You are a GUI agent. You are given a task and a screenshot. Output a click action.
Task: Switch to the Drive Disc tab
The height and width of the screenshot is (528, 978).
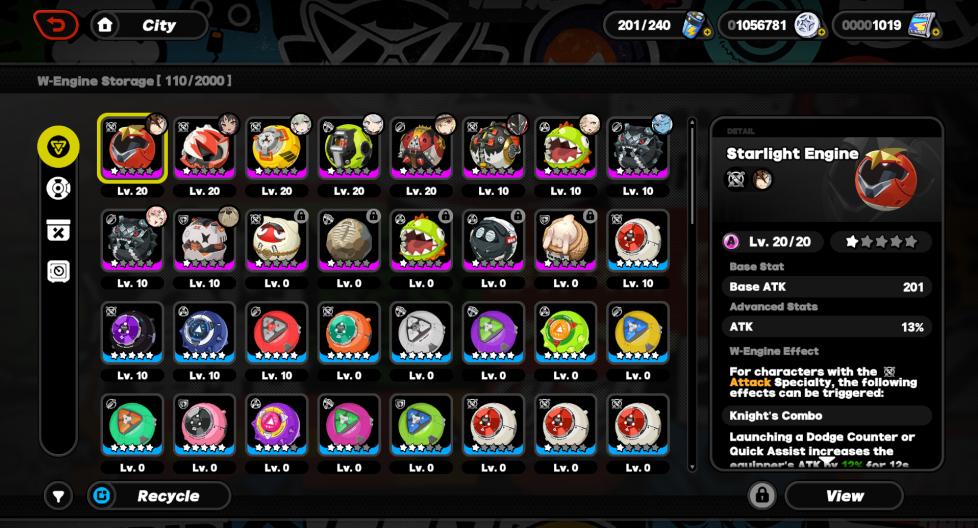click(x=58, y=188)
